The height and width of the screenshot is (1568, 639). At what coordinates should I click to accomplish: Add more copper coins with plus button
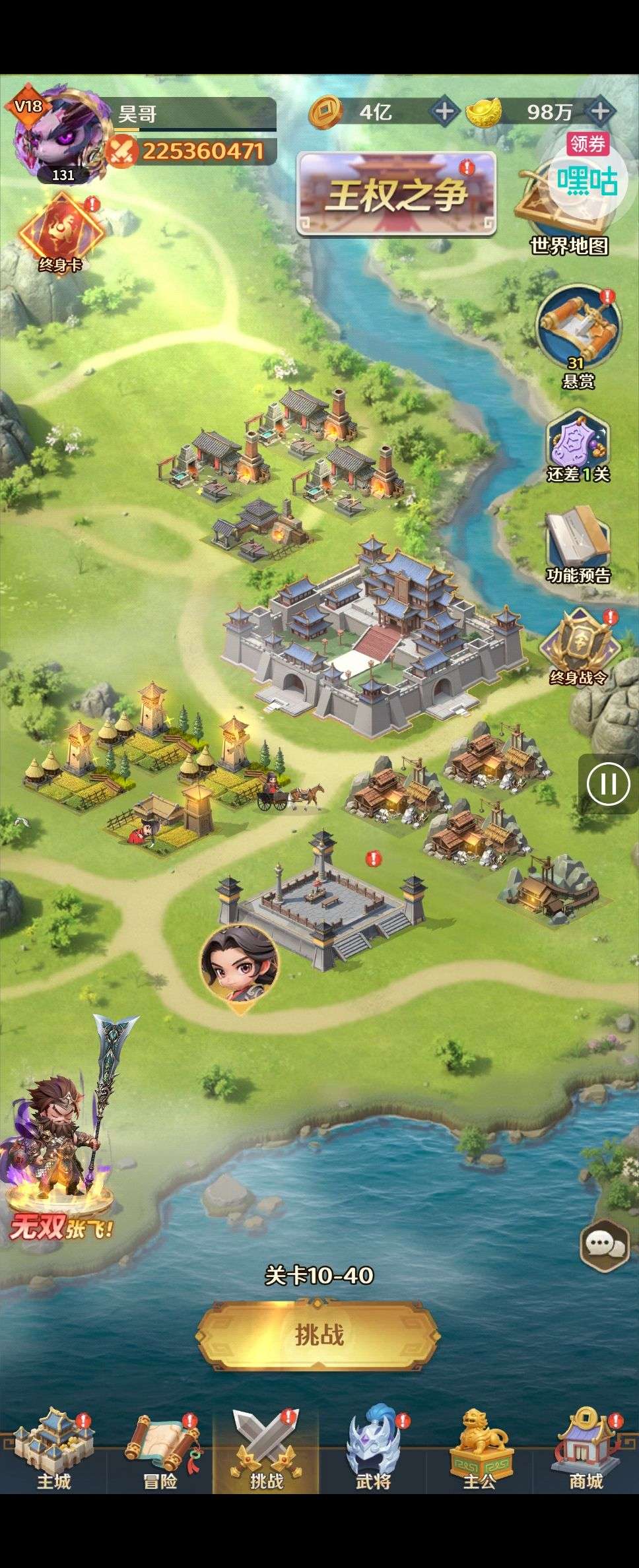tap(444, 111)
